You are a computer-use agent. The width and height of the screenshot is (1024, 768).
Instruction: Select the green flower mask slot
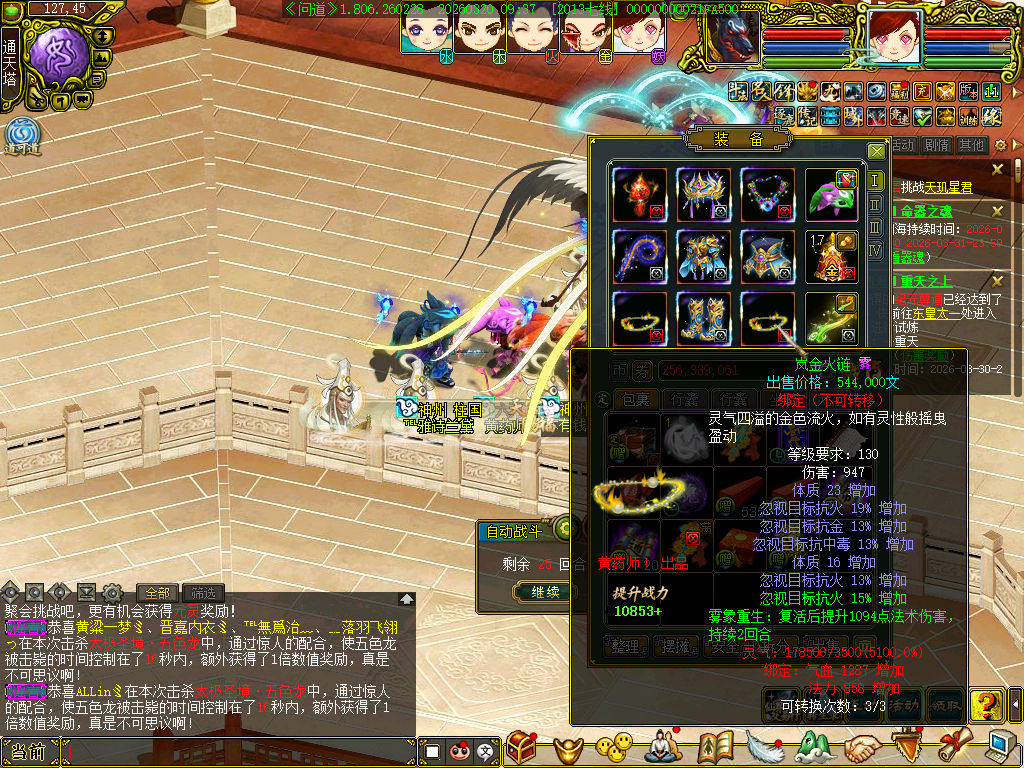coord(832,194)
